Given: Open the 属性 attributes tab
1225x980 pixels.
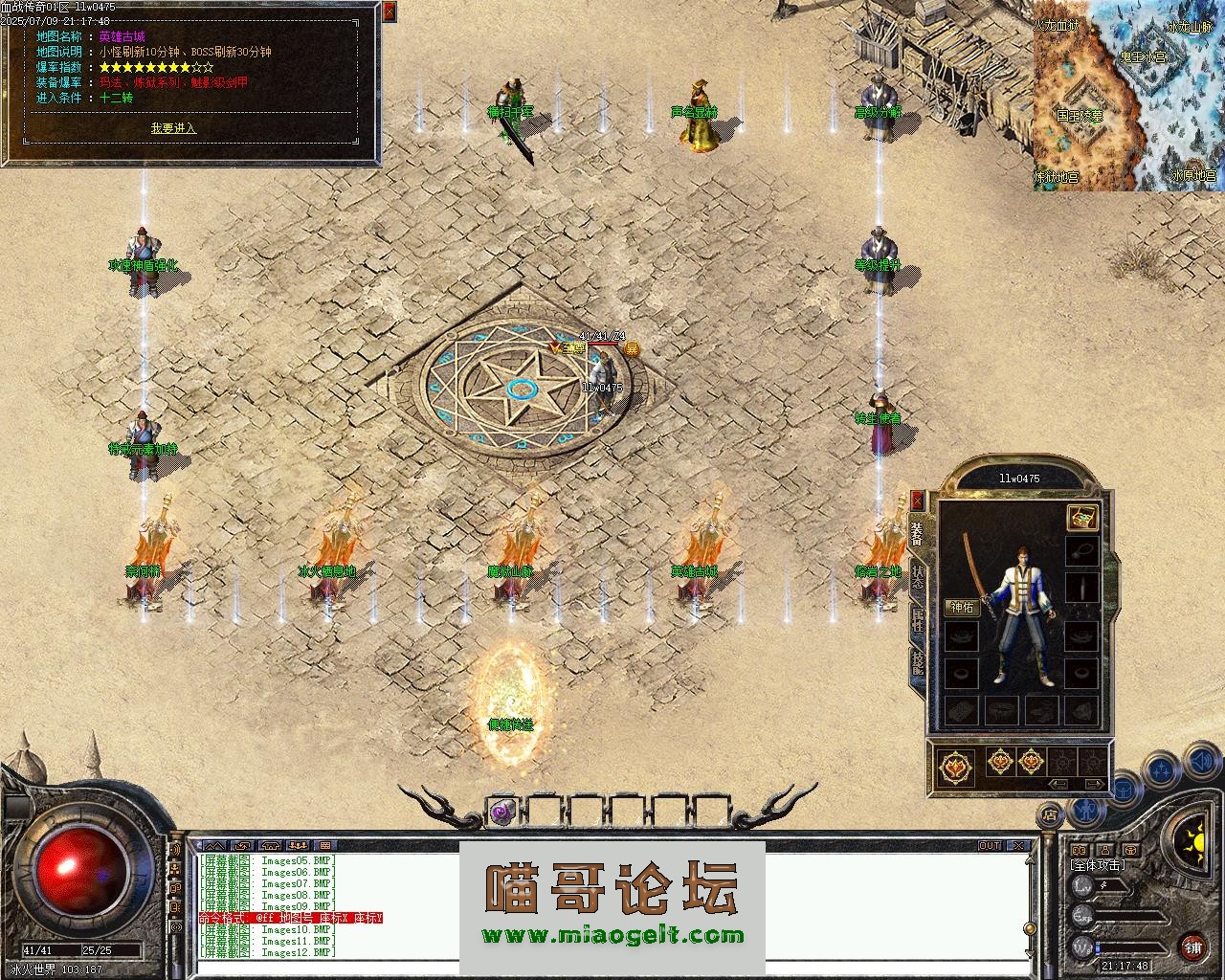Looking at the screenshot, I should tap(918, 619).
